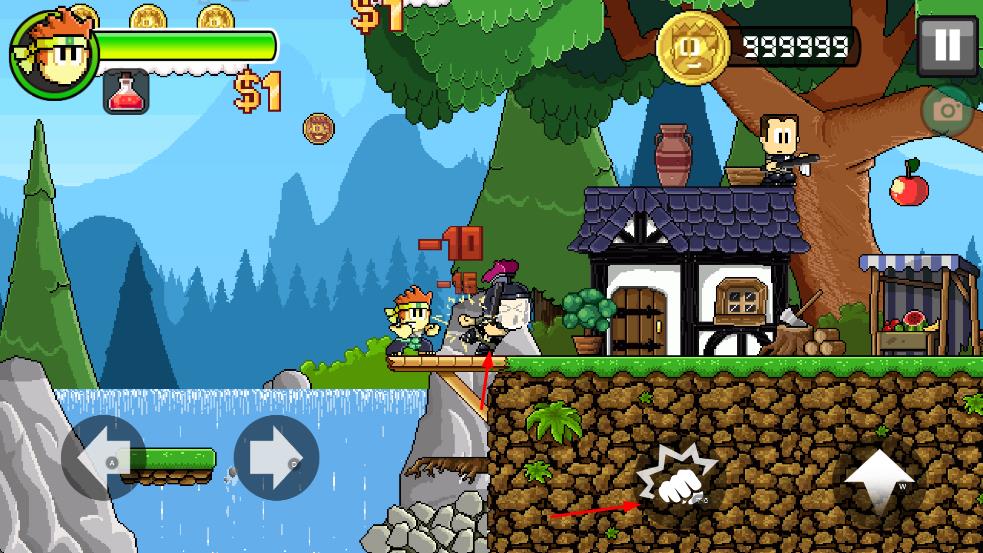The height and width of the screenshot is (553, 983).
Task: Tap the right arrow move button
Action: pyautogui.click(x=276, y=457)
